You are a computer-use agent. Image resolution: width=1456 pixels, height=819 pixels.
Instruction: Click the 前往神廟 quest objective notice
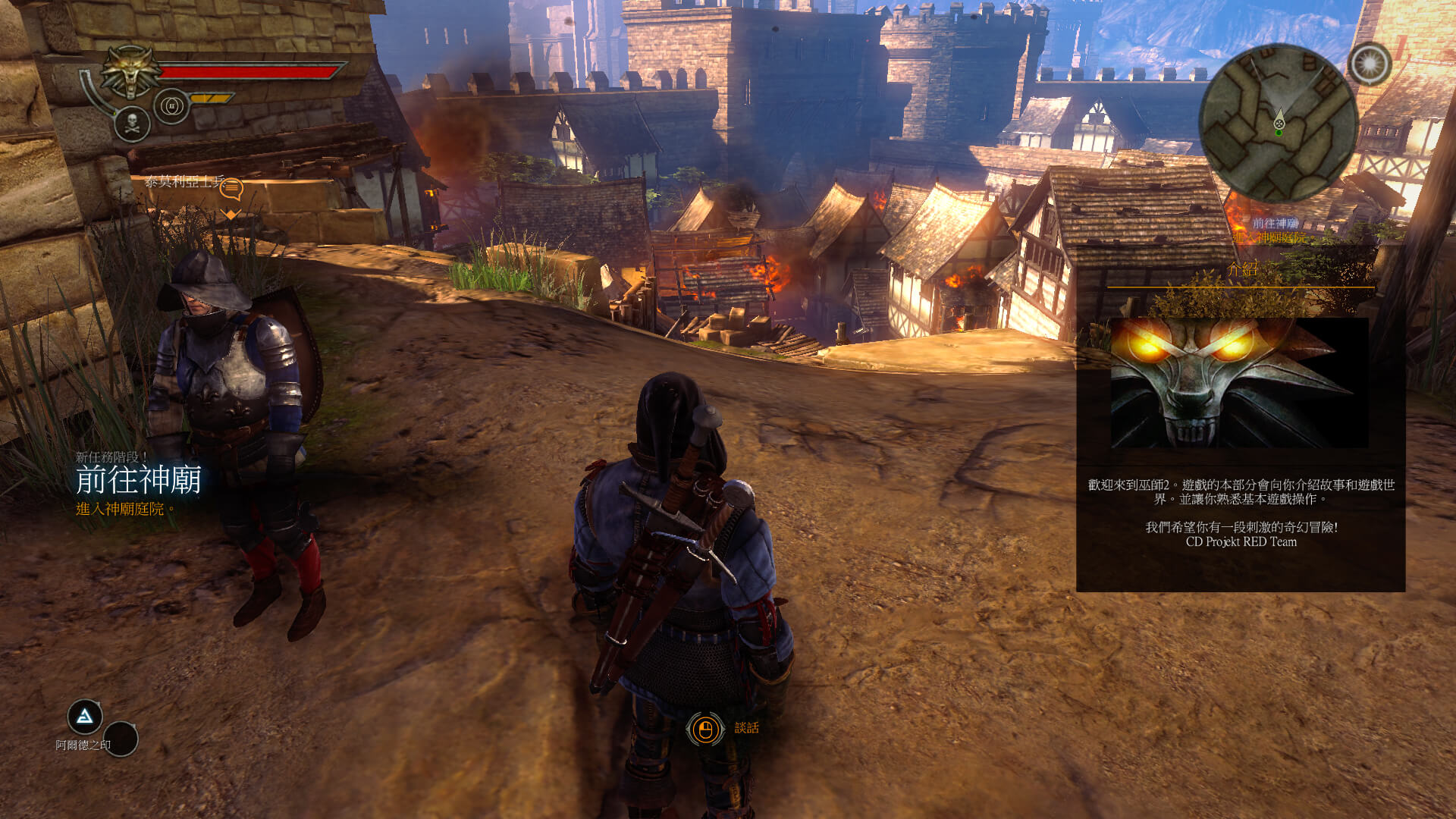click(138, 481)
